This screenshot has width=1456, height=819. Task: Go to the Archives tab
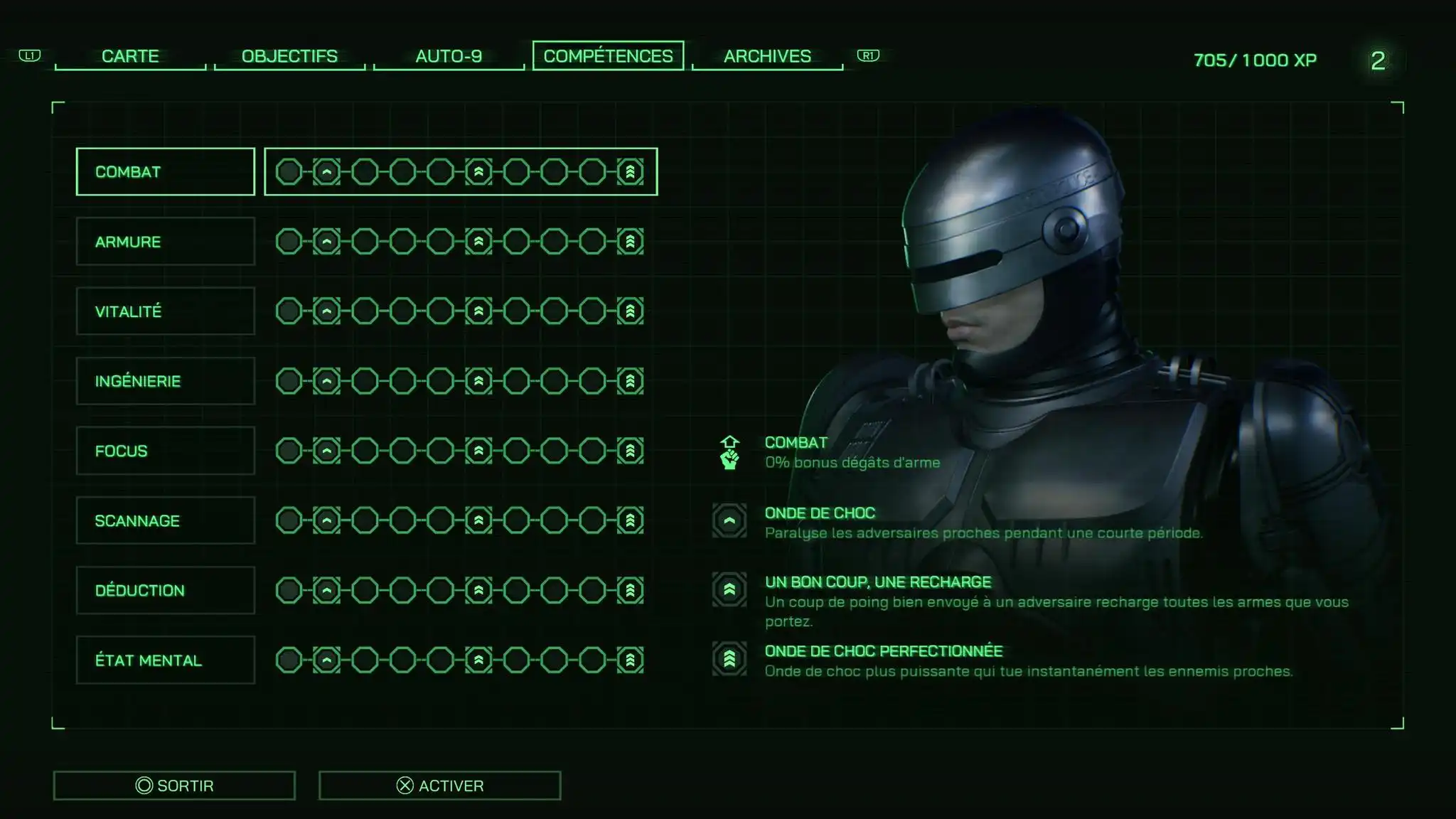click(767, 56)
